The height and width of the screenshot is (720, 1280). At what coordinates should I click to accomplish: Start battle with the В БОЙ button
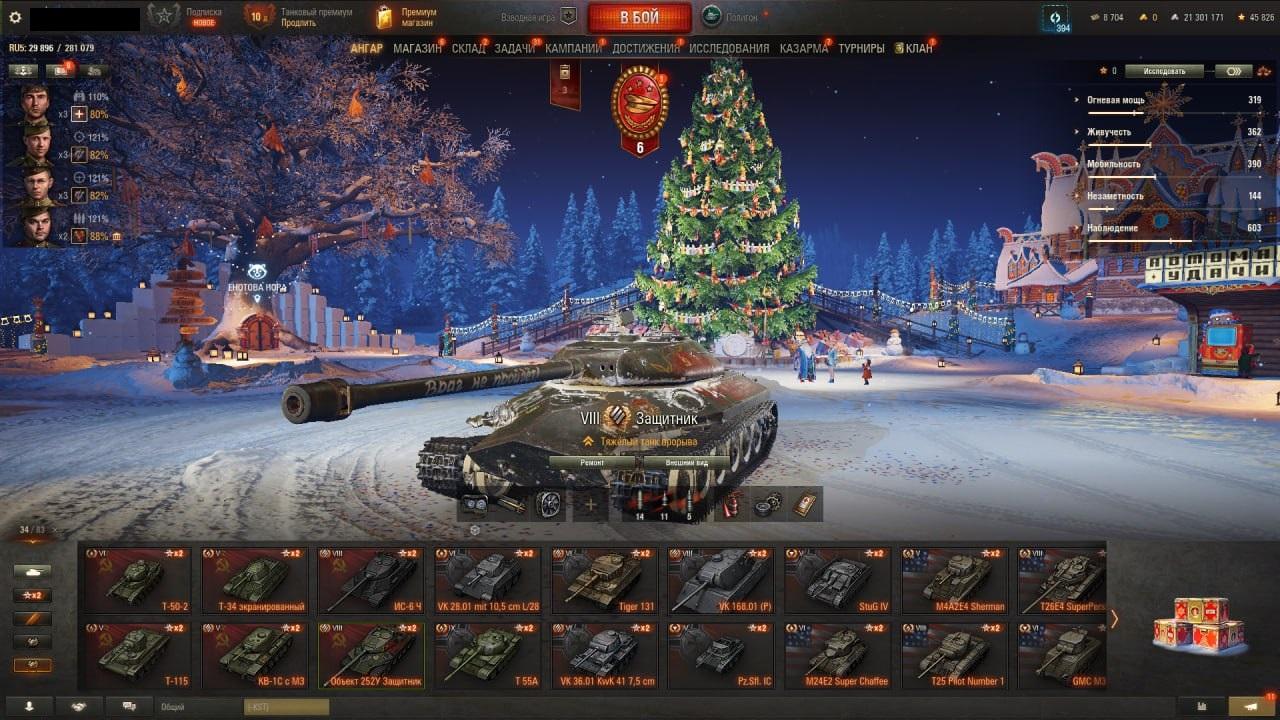click(x=639, y=17)
